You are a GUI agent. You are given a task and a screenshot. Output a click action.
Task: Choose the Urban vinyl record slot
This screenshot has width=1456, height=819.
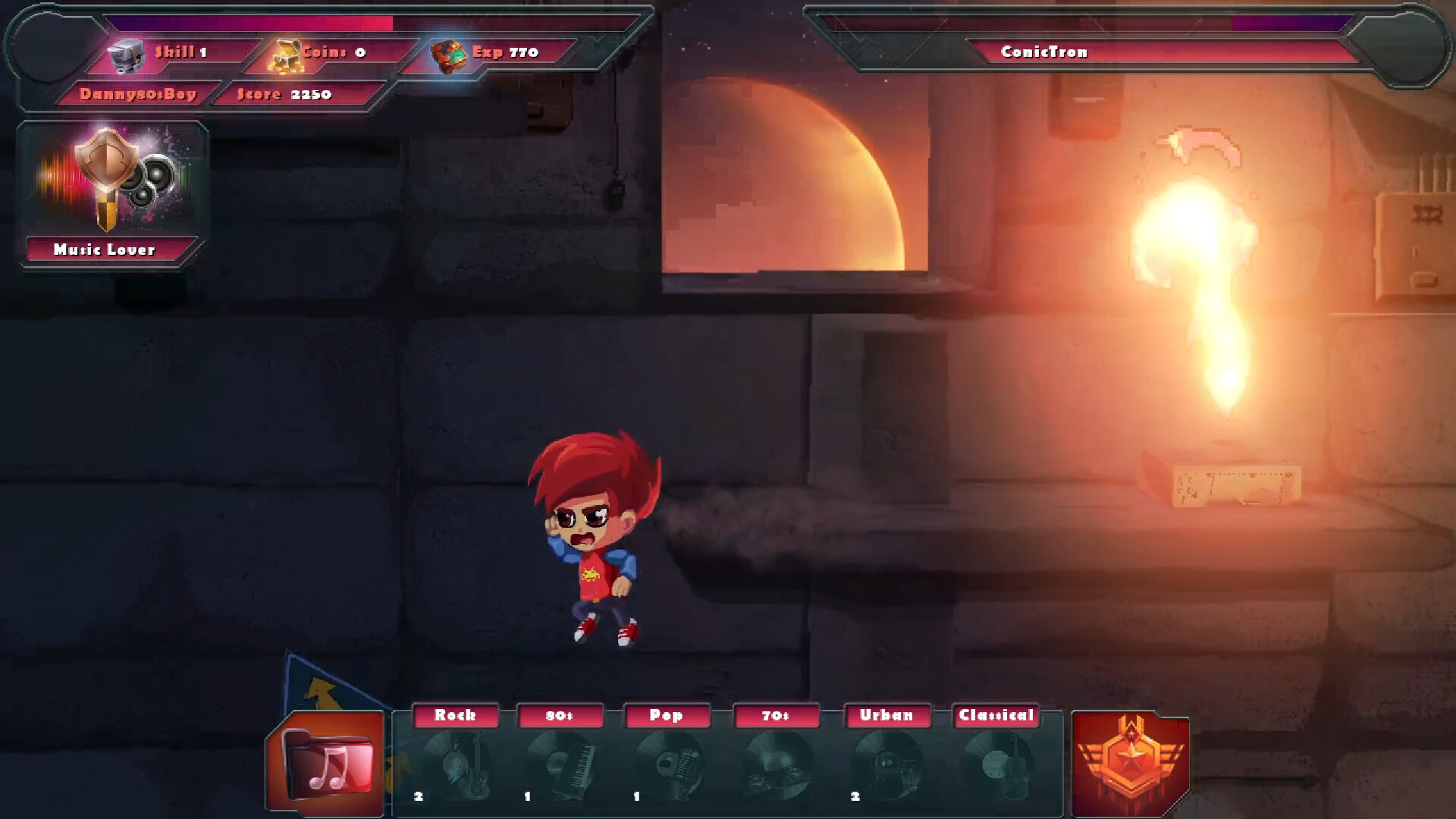pos(887,764)
